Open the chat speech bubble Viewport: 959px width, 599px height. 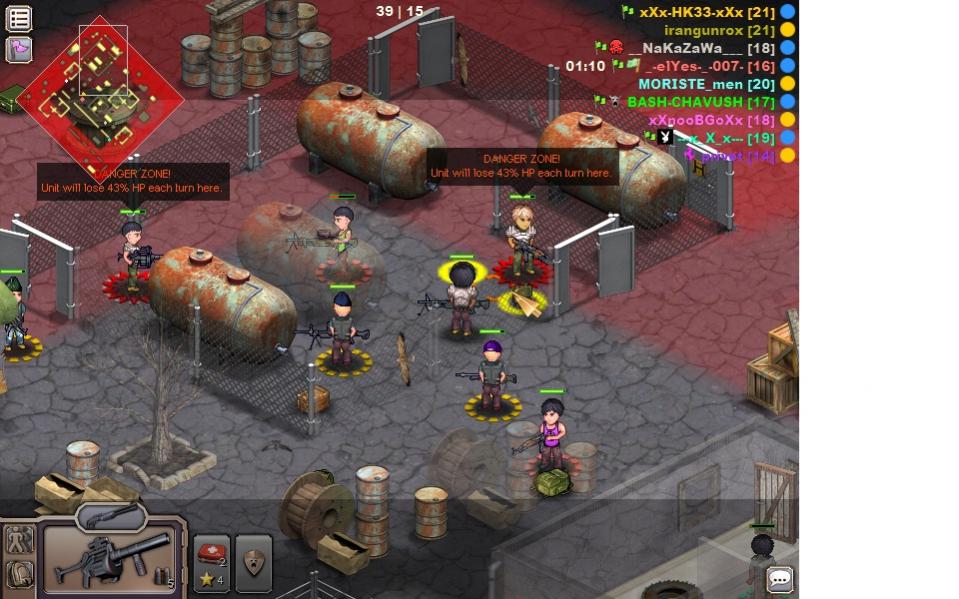780,579
